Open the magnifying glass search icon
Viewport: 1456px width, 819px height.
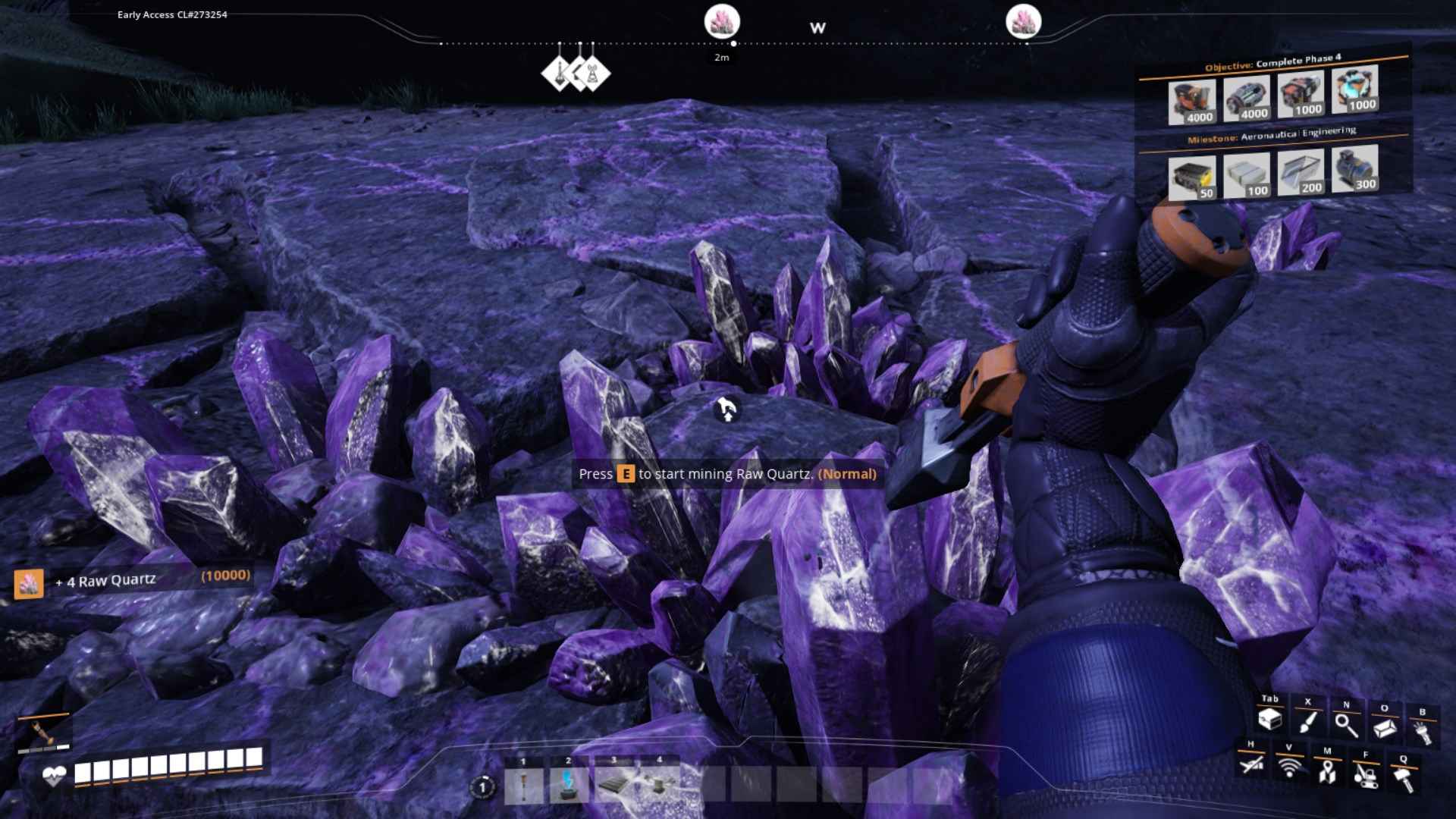coord(1346,725)
